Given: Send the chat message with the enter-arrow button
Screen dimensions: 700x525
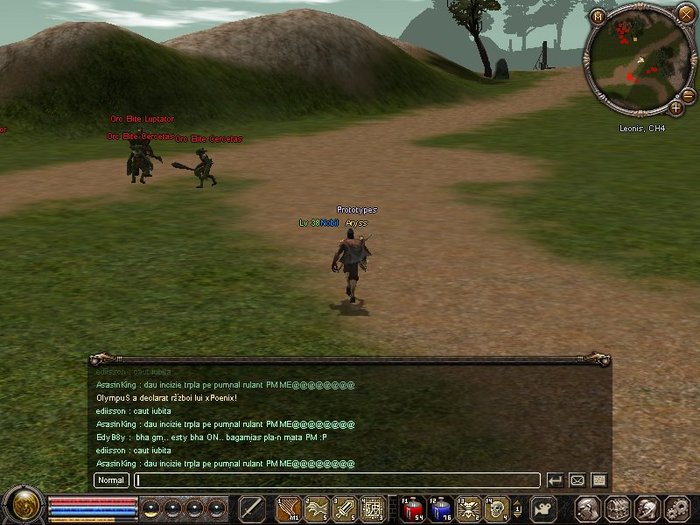Looking at the screenshot, I should (x=555, y=480).
